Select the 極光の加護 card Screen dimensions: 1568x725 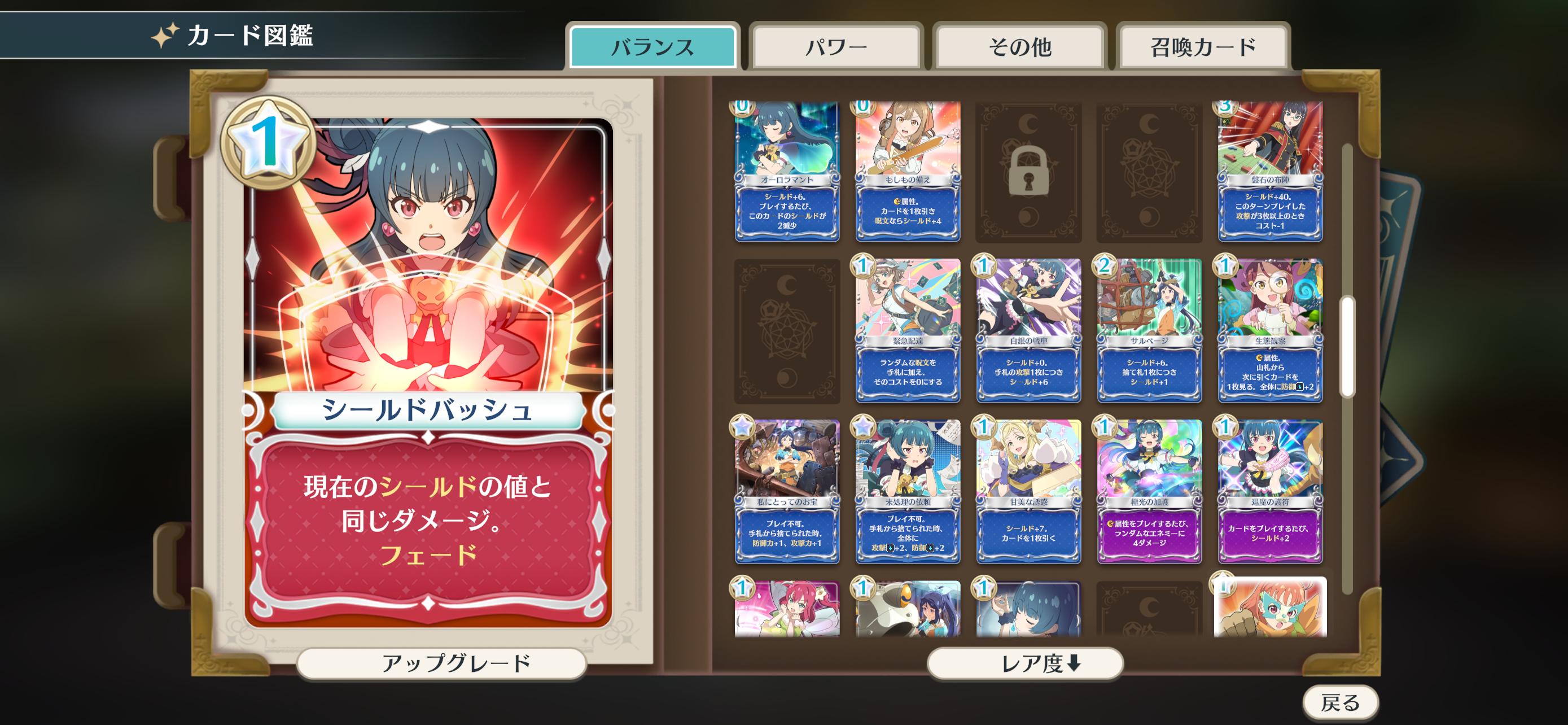point(1149,491)
